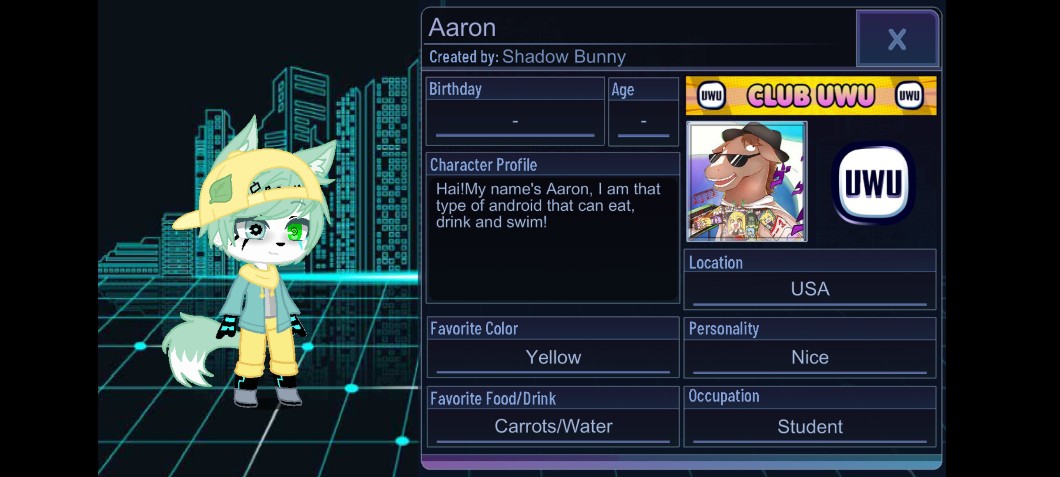This screenshot has height=477, width=1060.
Task: Click the Club UWU banner
Action: [811, 96]
